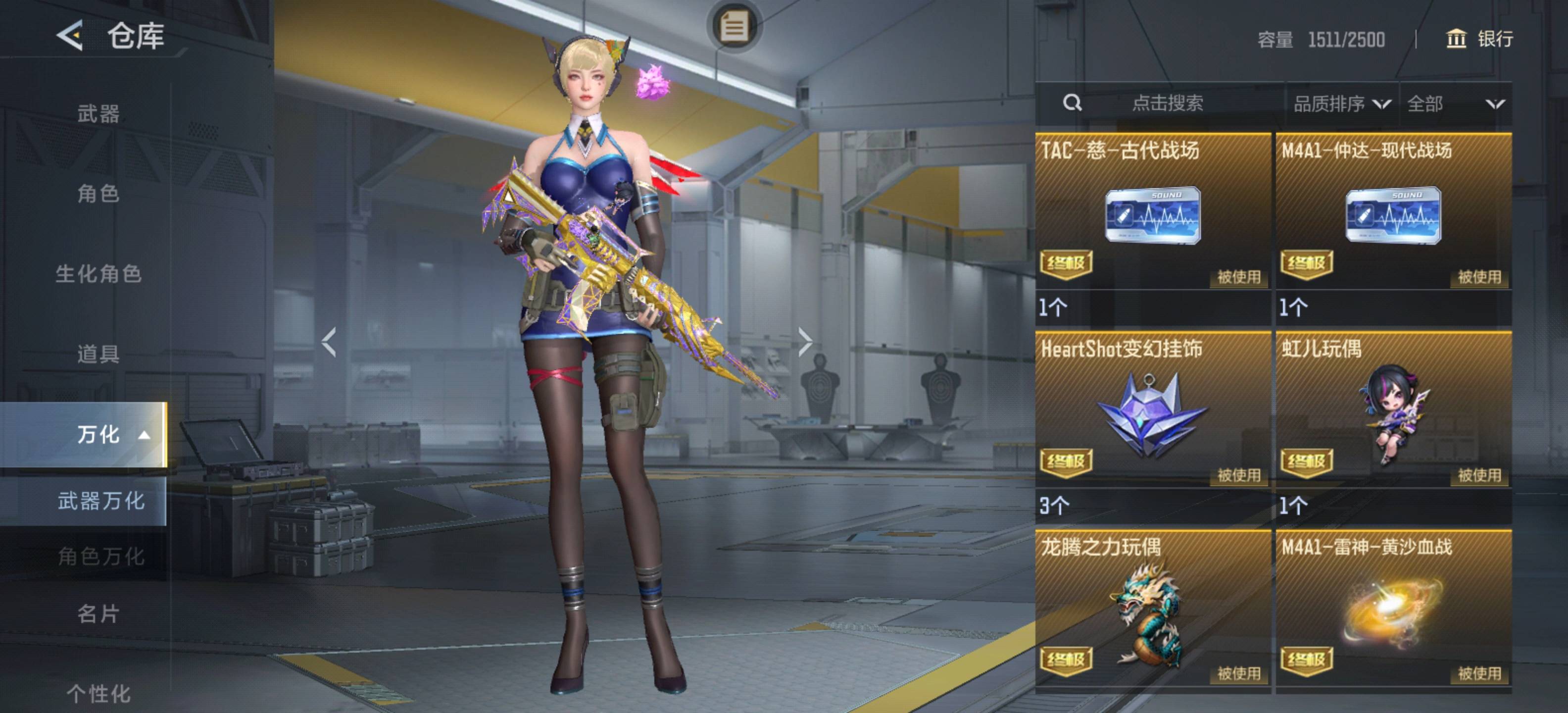This screenshot has width=1568, height=713.
Task: Open the 角色 category tab
Action: pos(98,194)
